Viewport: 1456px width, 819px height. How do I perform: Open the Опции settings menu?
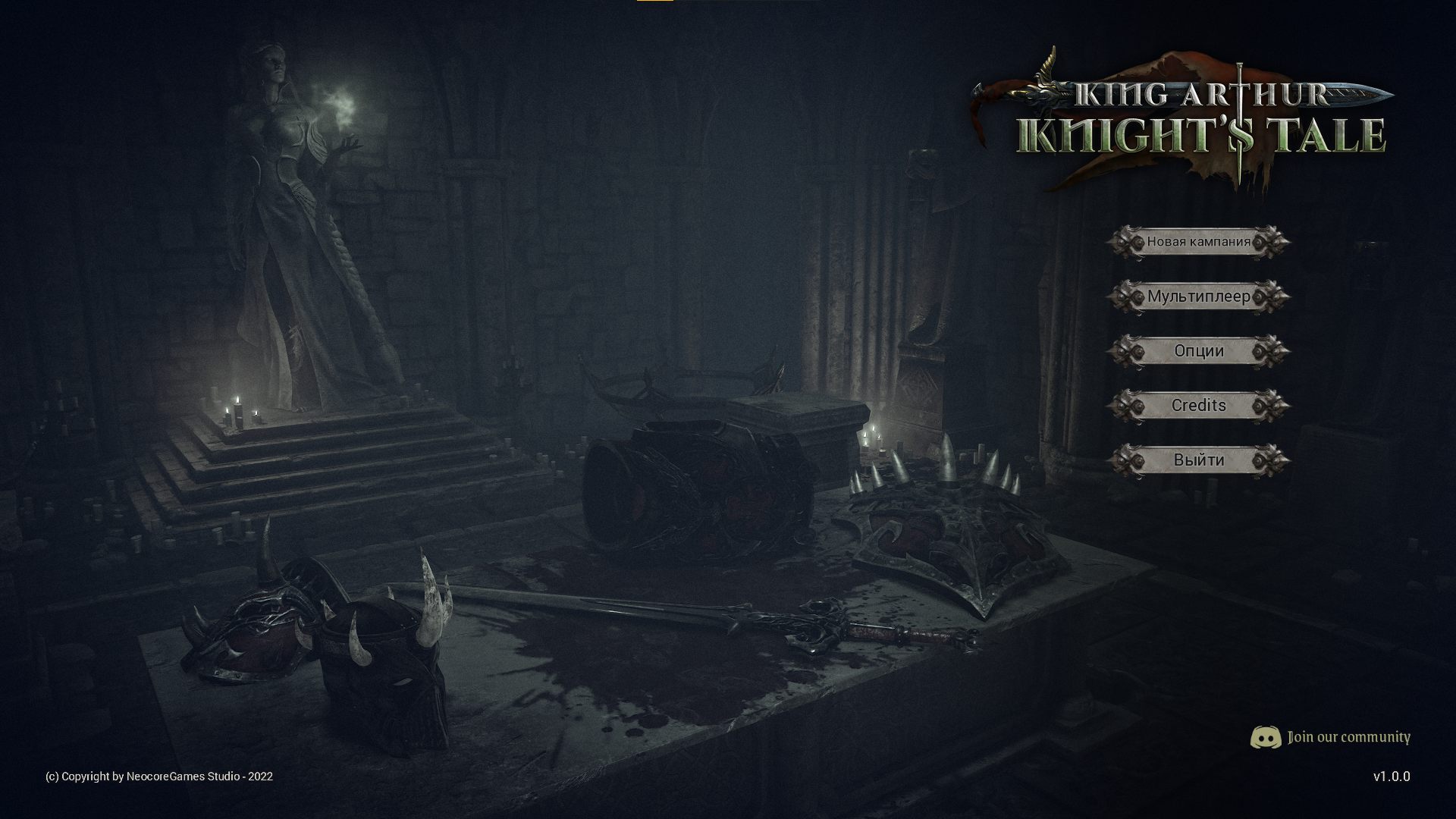[x=1198, y=351]
